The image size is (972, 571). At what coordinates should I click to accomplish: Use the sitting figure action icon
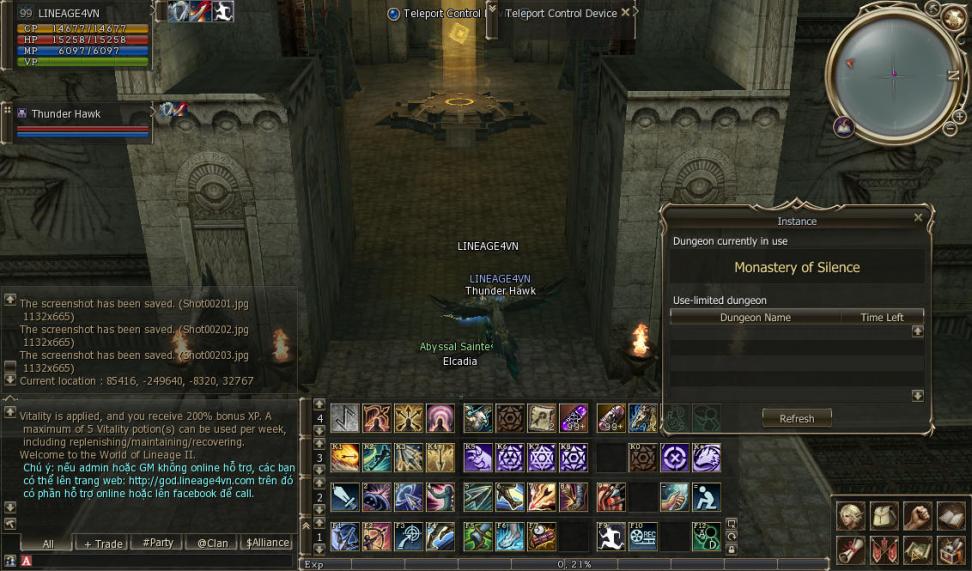click(706, 497)
